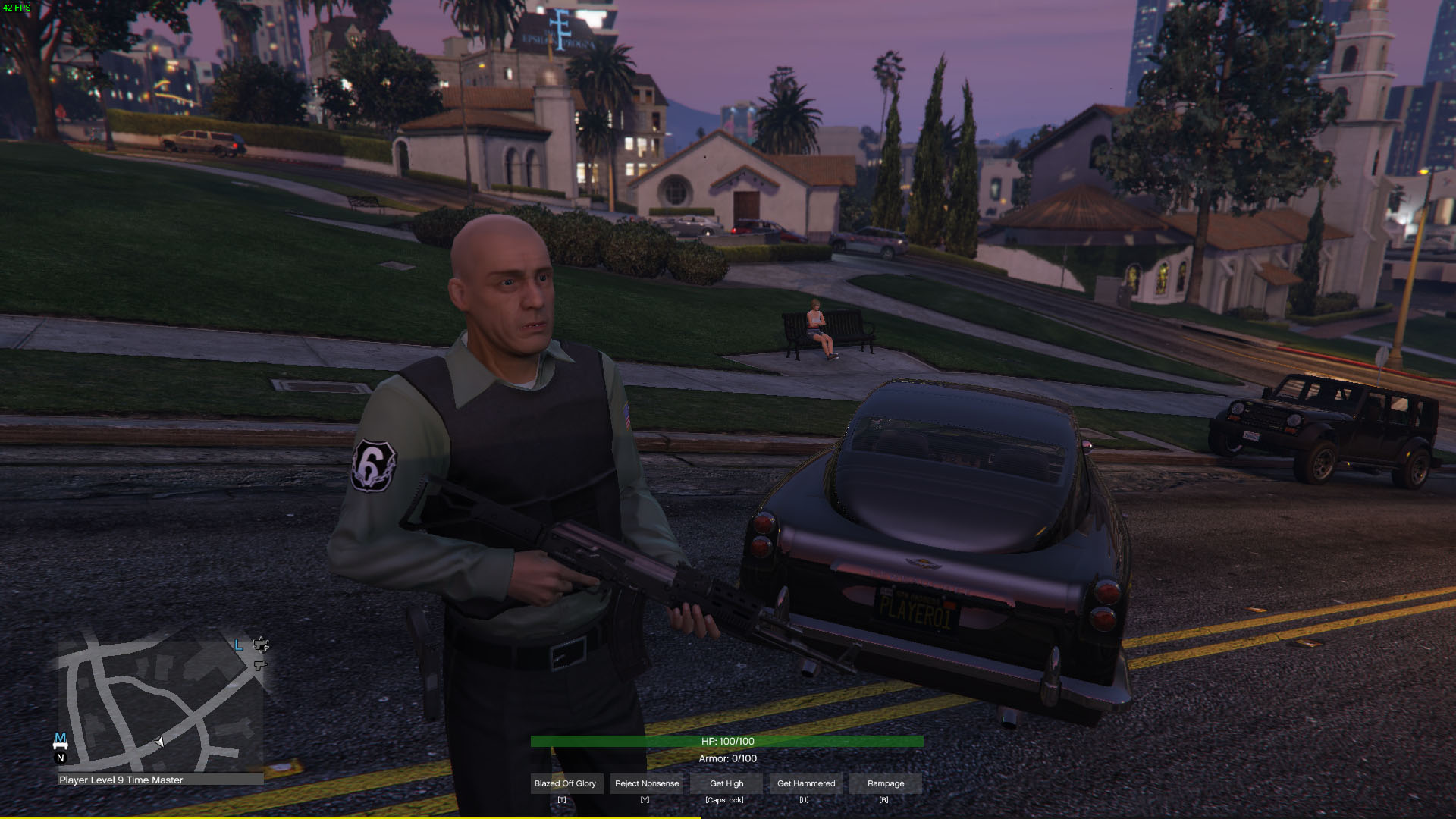Select the blue M blip on minimap
Screen dimensions: 1456x819
61,739
